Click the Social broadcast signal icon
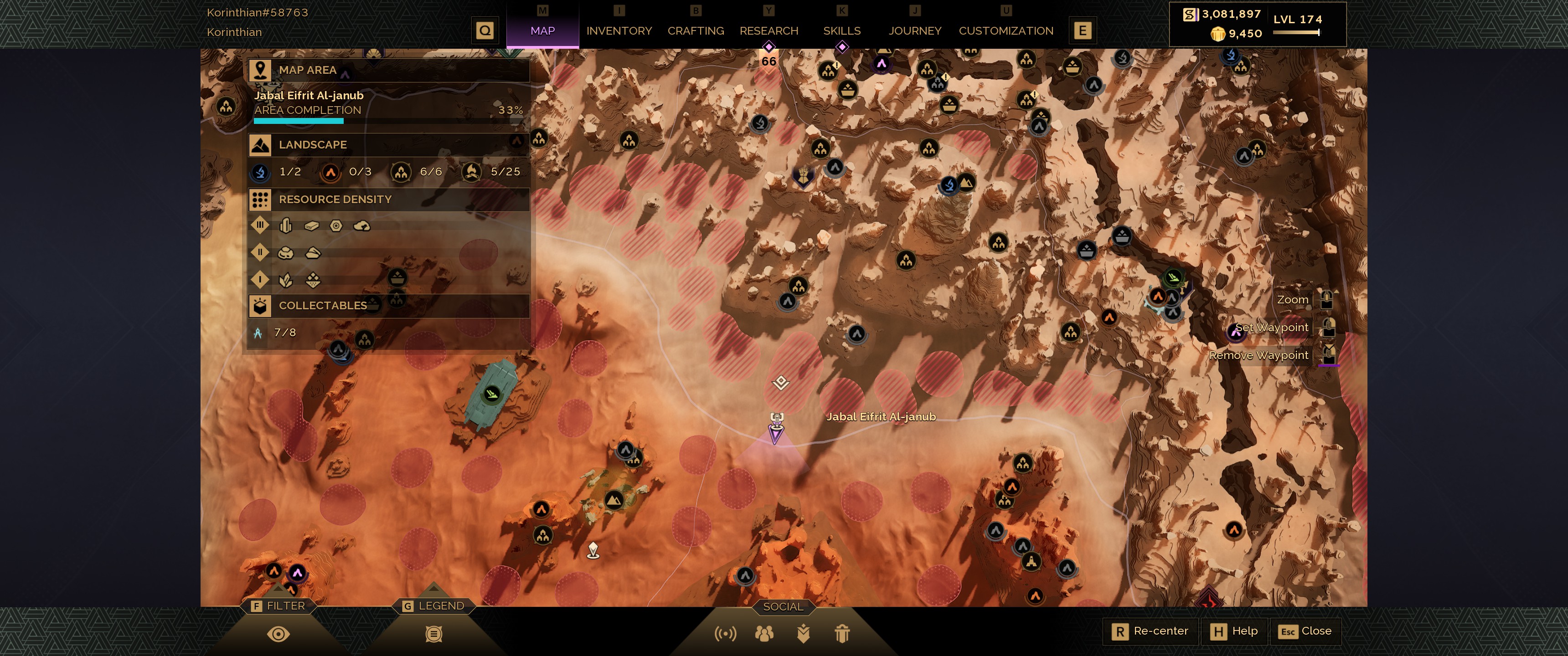 (725, 634)
